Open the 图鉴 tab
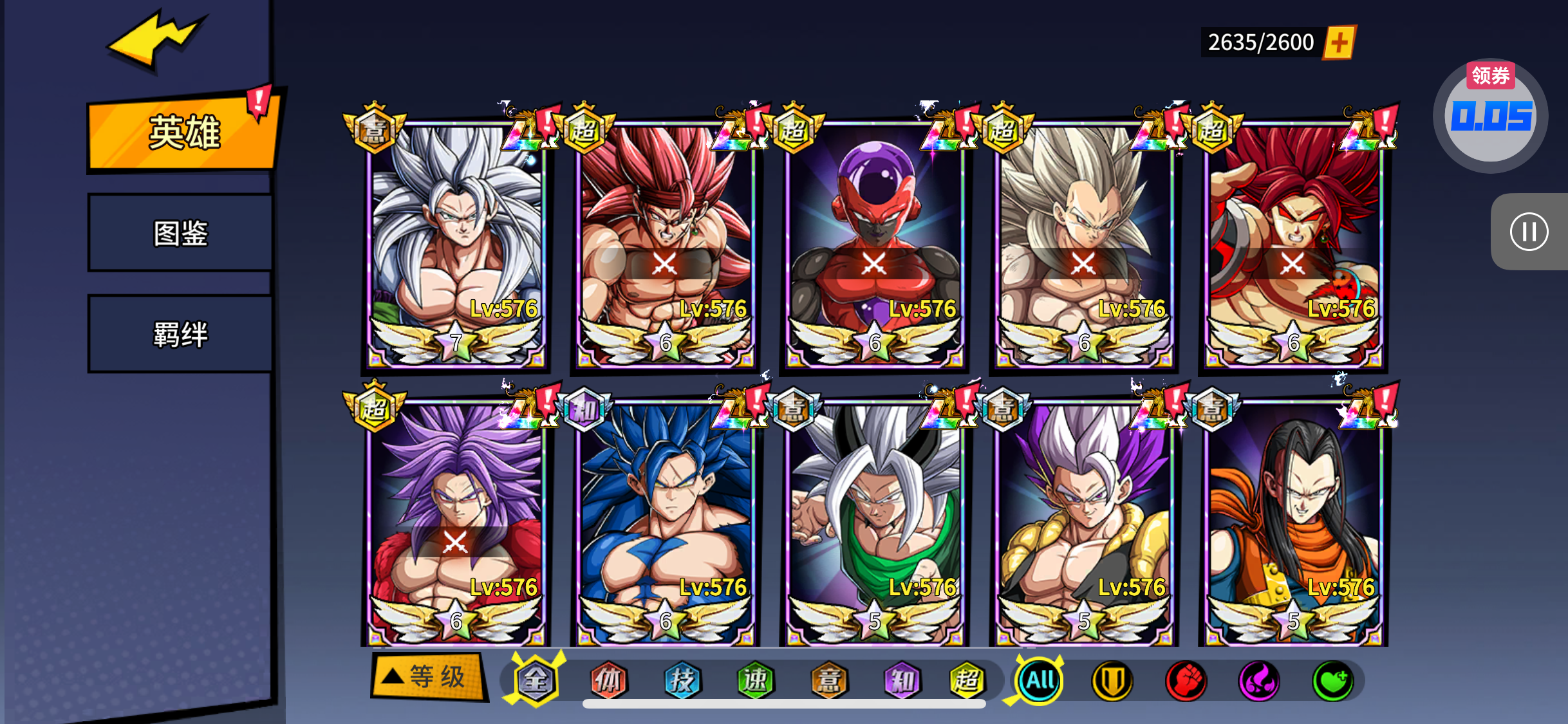 [180, 233]
